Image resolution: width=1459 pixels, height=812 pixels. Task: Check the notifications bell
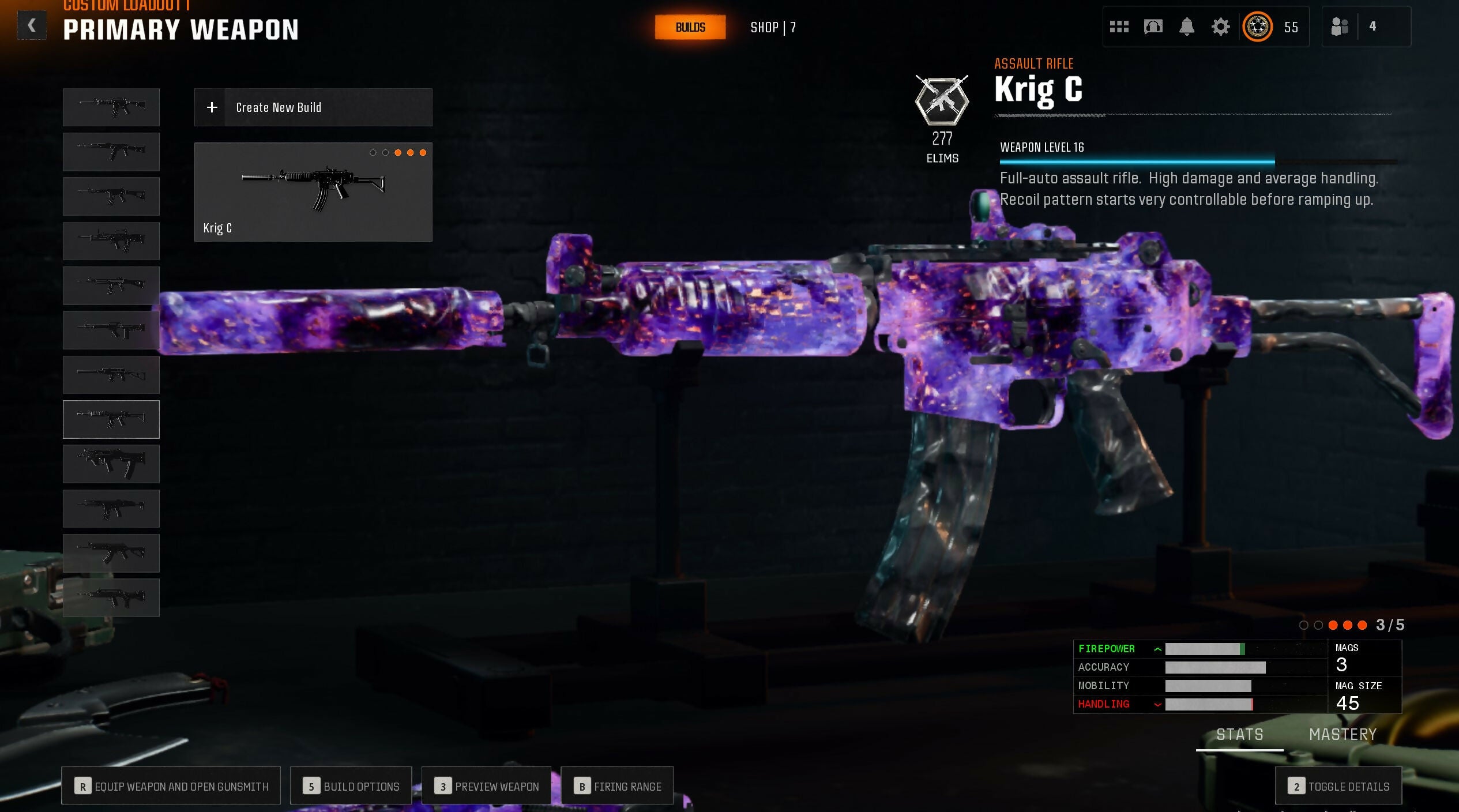tap(1186, 27)
